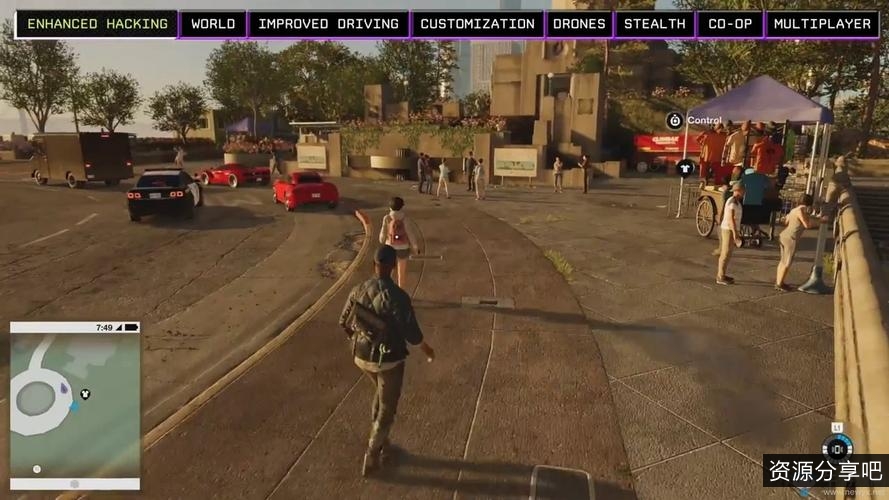
Task: Select the clothing shop shirt marker
Action: pyautogui.click(x=685, y=168)
